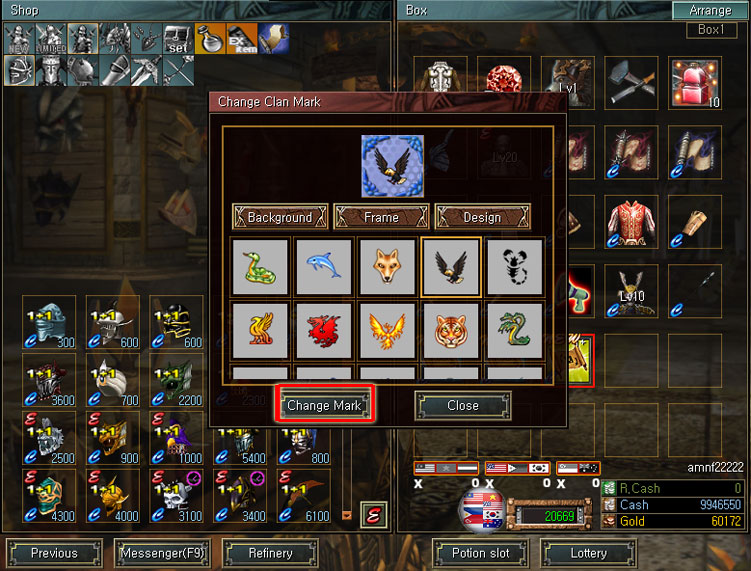Open the Box1 storage selector
Screen dimensions: 751x571
click(x=710, y=30)
